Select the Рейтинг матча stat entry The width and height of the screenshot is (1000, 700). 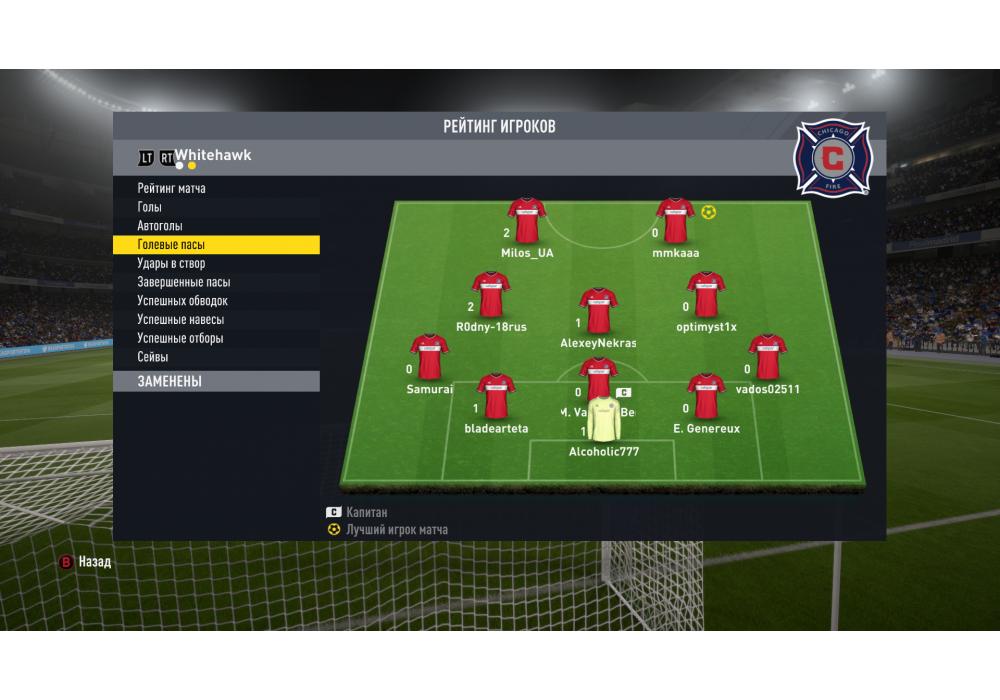[172, 189]
